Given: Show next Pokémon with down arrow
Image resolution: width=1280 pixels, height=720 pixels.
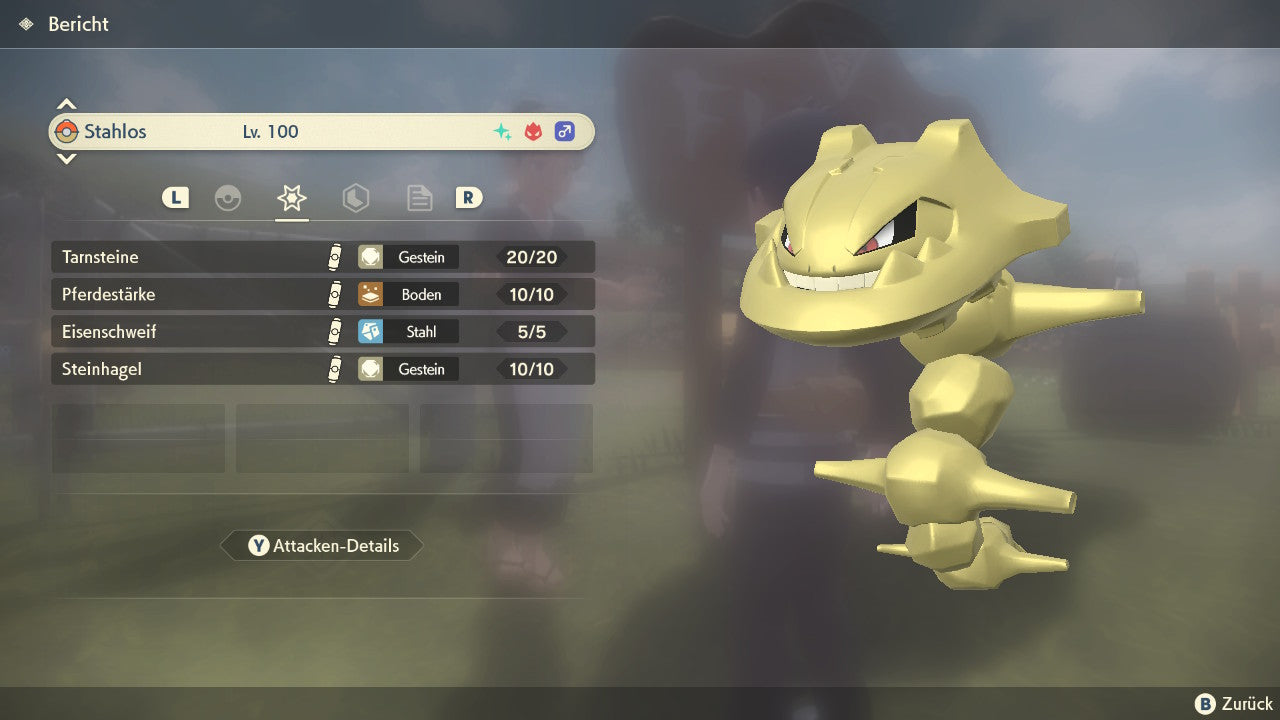Looking at the screenshot, I should [66, 158].
